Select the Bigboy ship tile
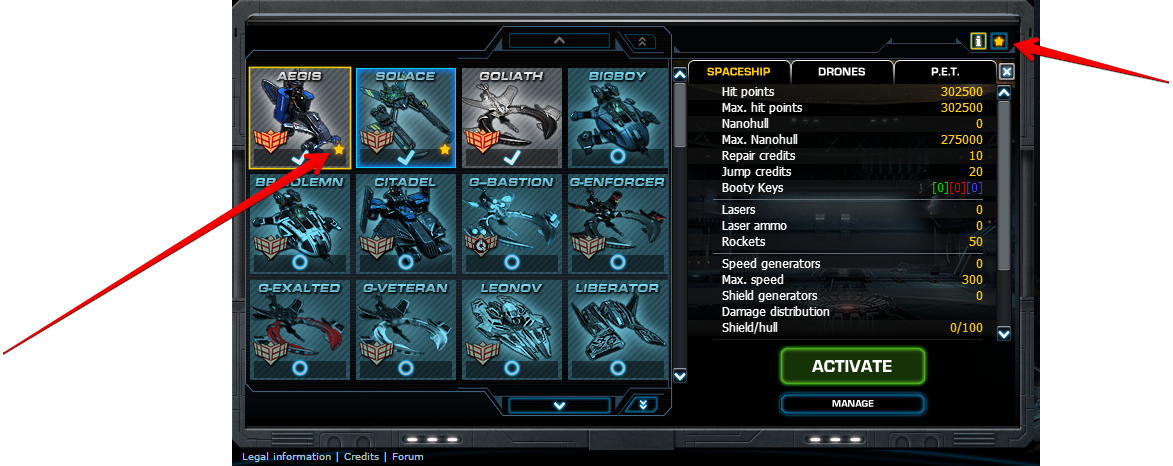Image resolution: width=1173 pixels, height=466 pixels. tap(617, 118)
